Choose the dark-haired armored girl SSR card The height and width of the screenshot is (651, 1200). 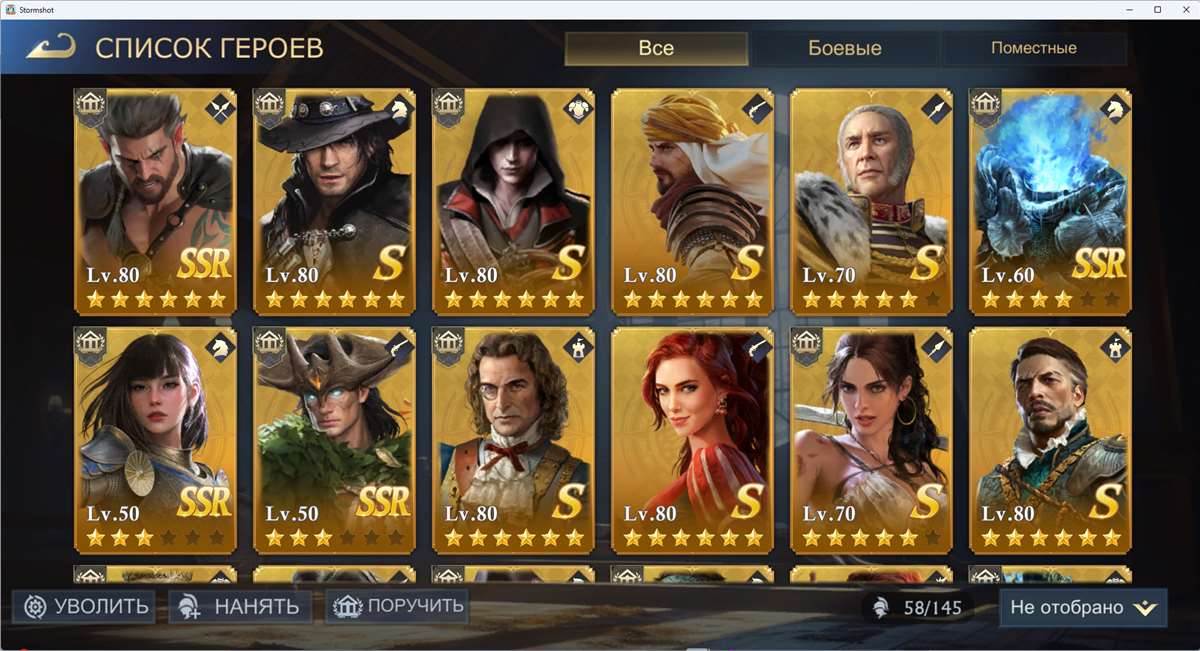point(156,438)
